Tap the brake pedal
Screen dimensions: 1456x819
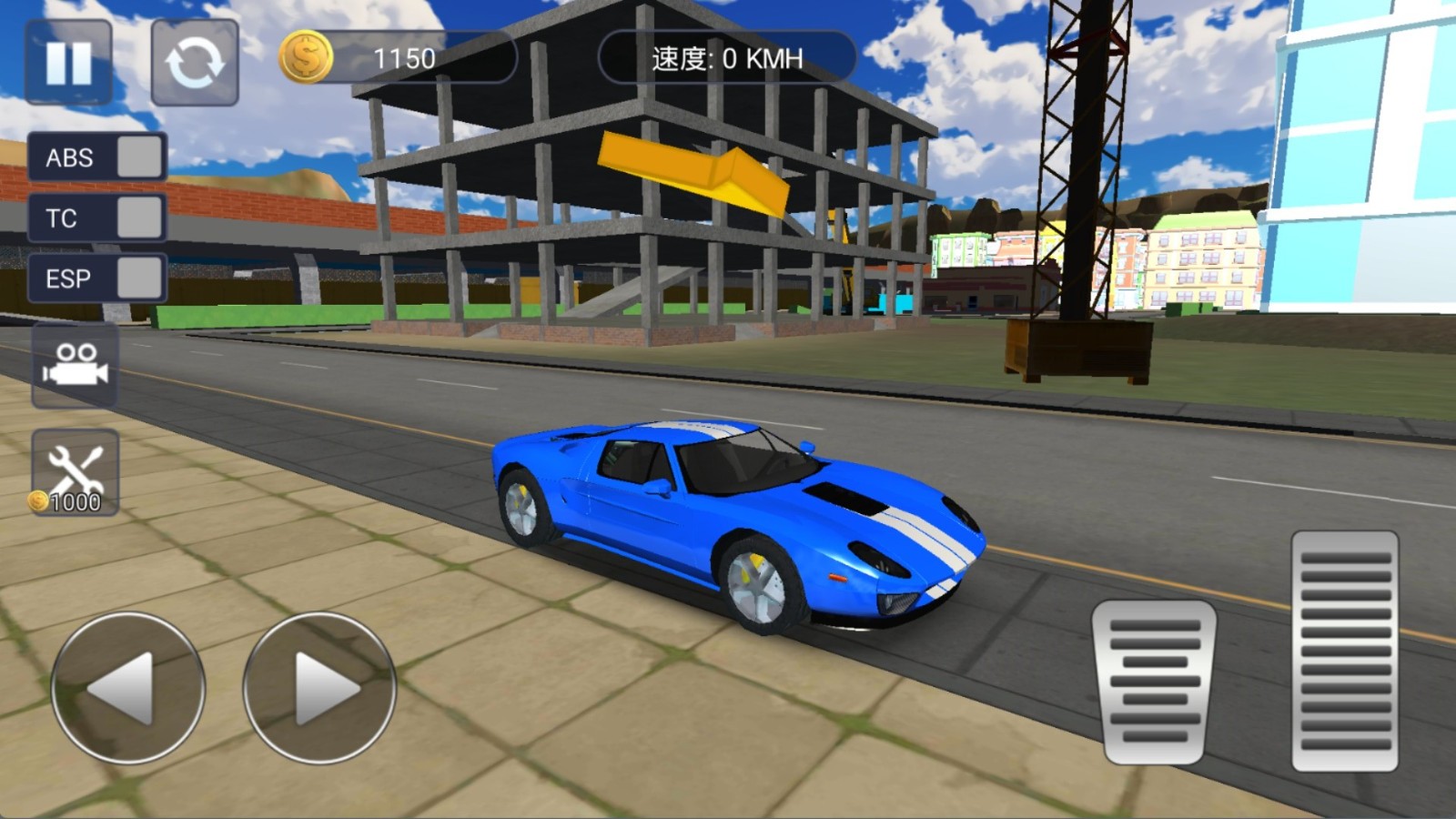[1154, 681]
